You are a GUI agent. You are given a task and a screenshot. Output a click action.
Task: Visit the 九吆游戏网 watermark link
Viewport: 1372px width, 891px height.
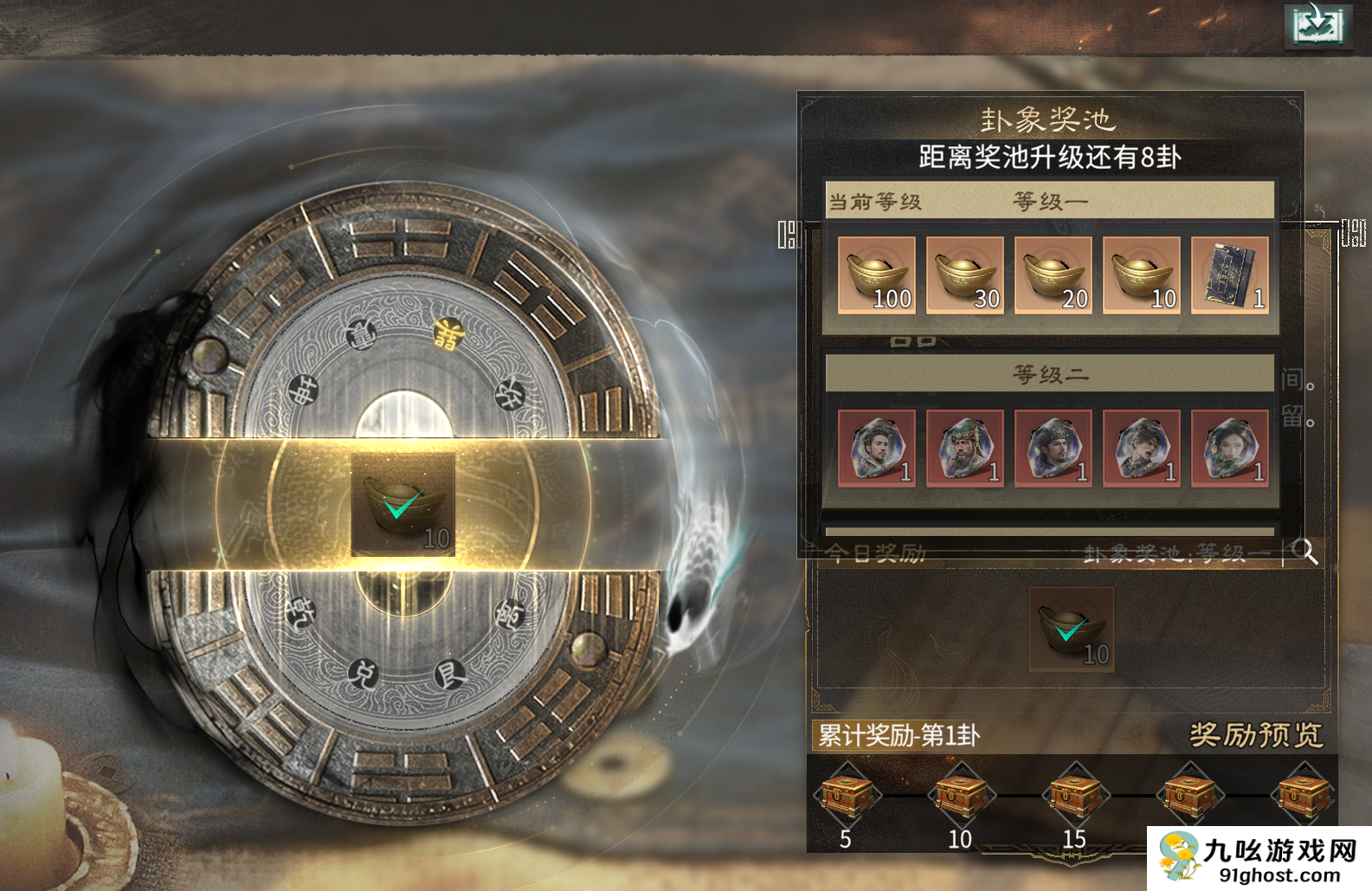[x=1259, y=859]
